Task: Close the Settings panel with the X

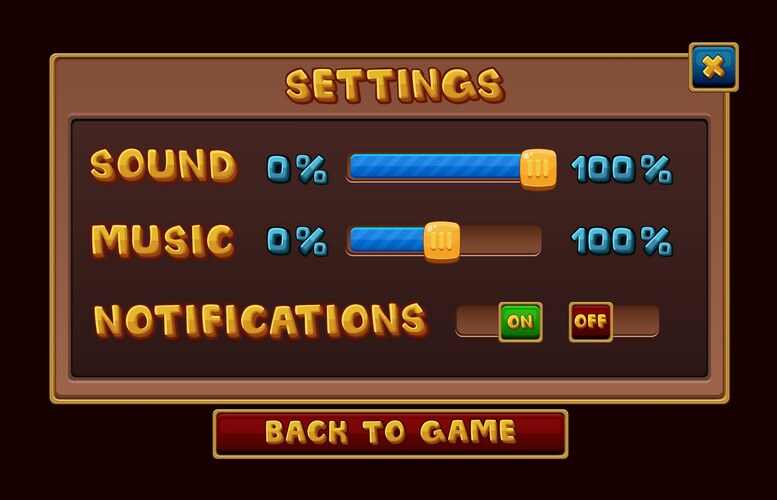Action: pyautogui.click(x=713, y=67)
